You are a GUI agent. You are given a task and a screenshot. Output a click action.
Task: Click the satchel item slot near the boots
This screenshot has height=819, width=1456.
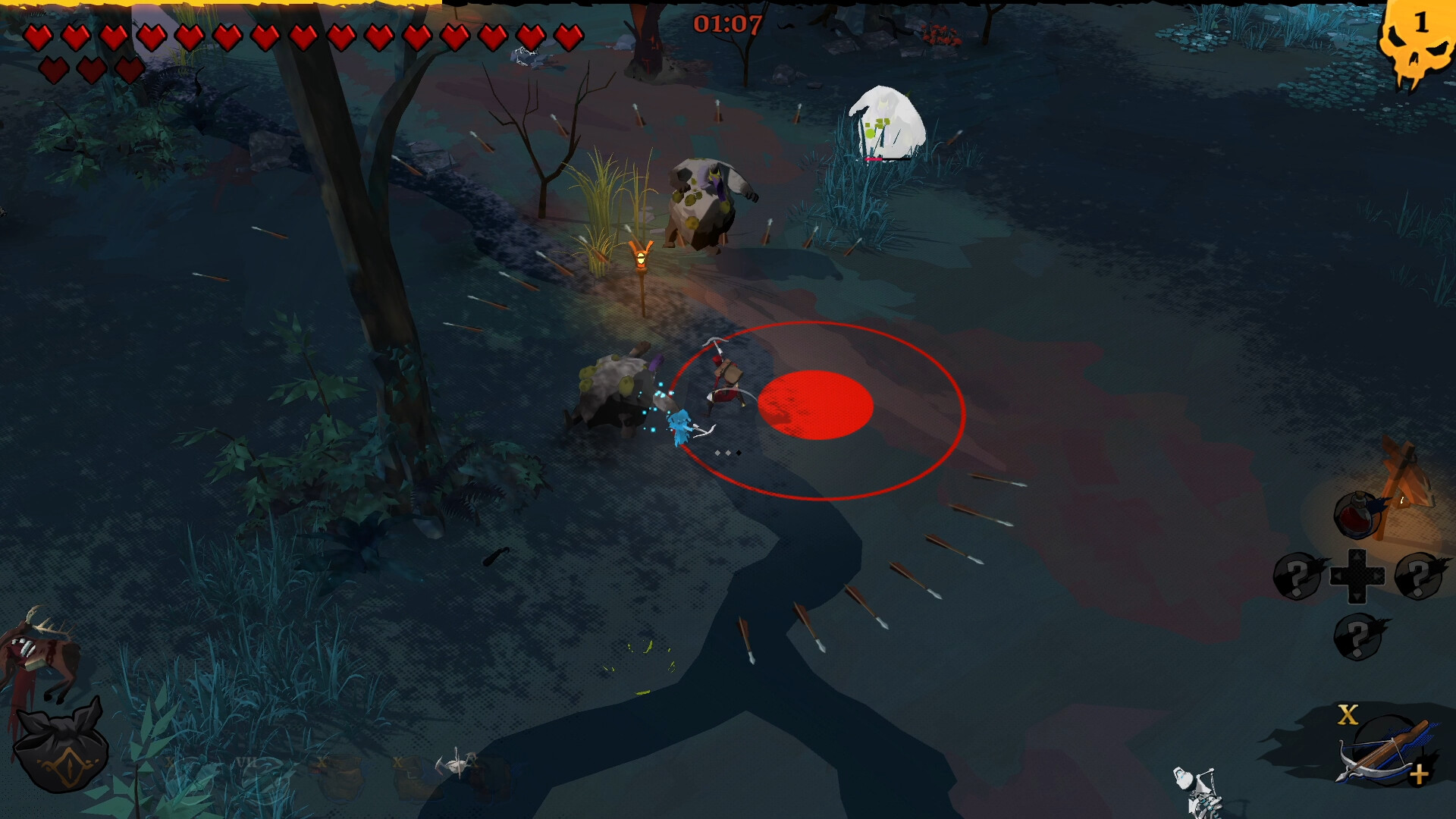(340, 777)
